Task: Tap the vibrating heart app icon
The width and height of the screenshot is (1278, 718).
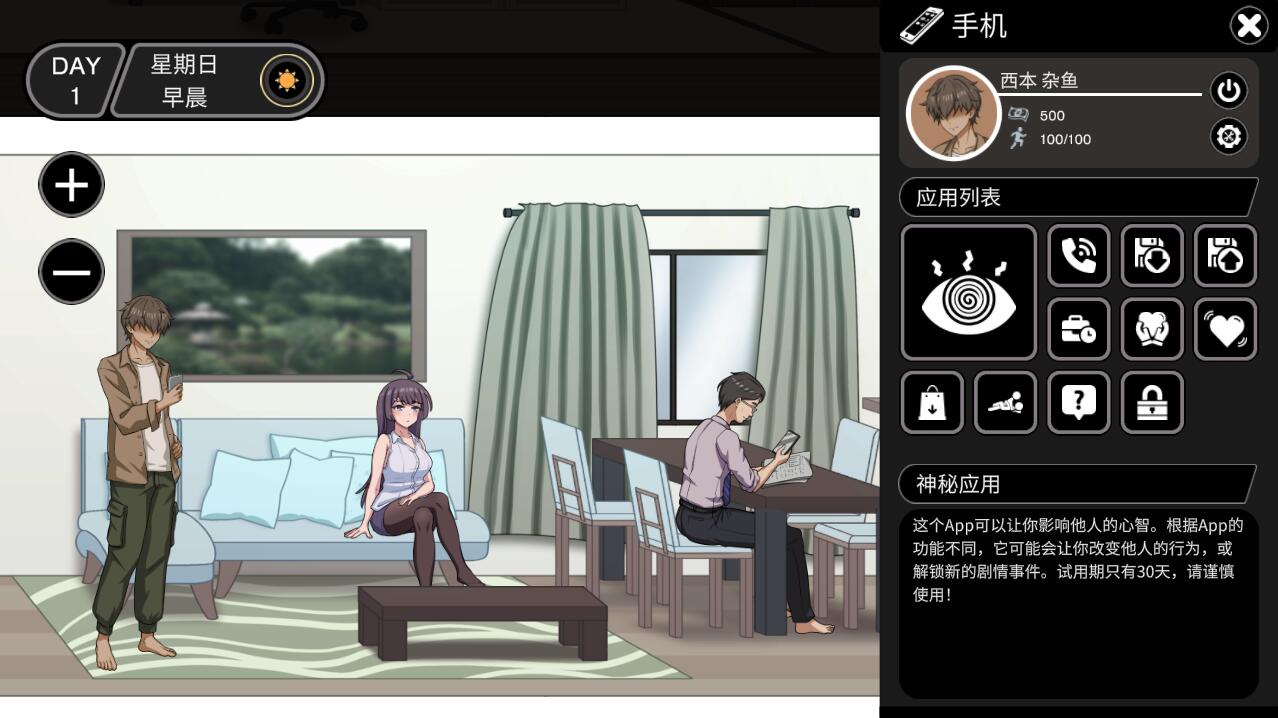Action: tap(1225, 329)
